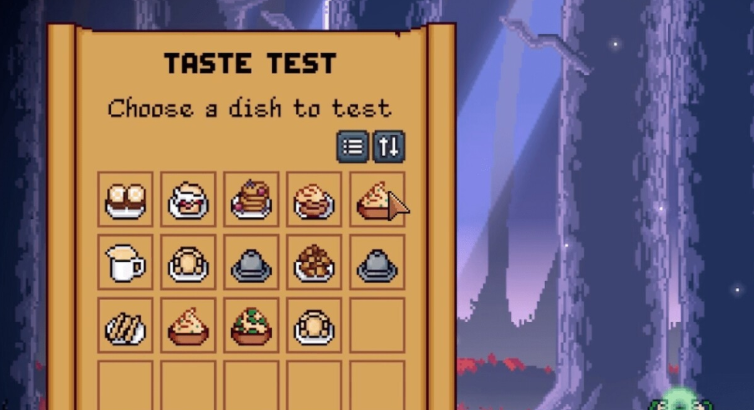Choose the strawberries and cream plate
This screenshot has height=410, width=754.
pyautogui.click(x=188, y=200)
